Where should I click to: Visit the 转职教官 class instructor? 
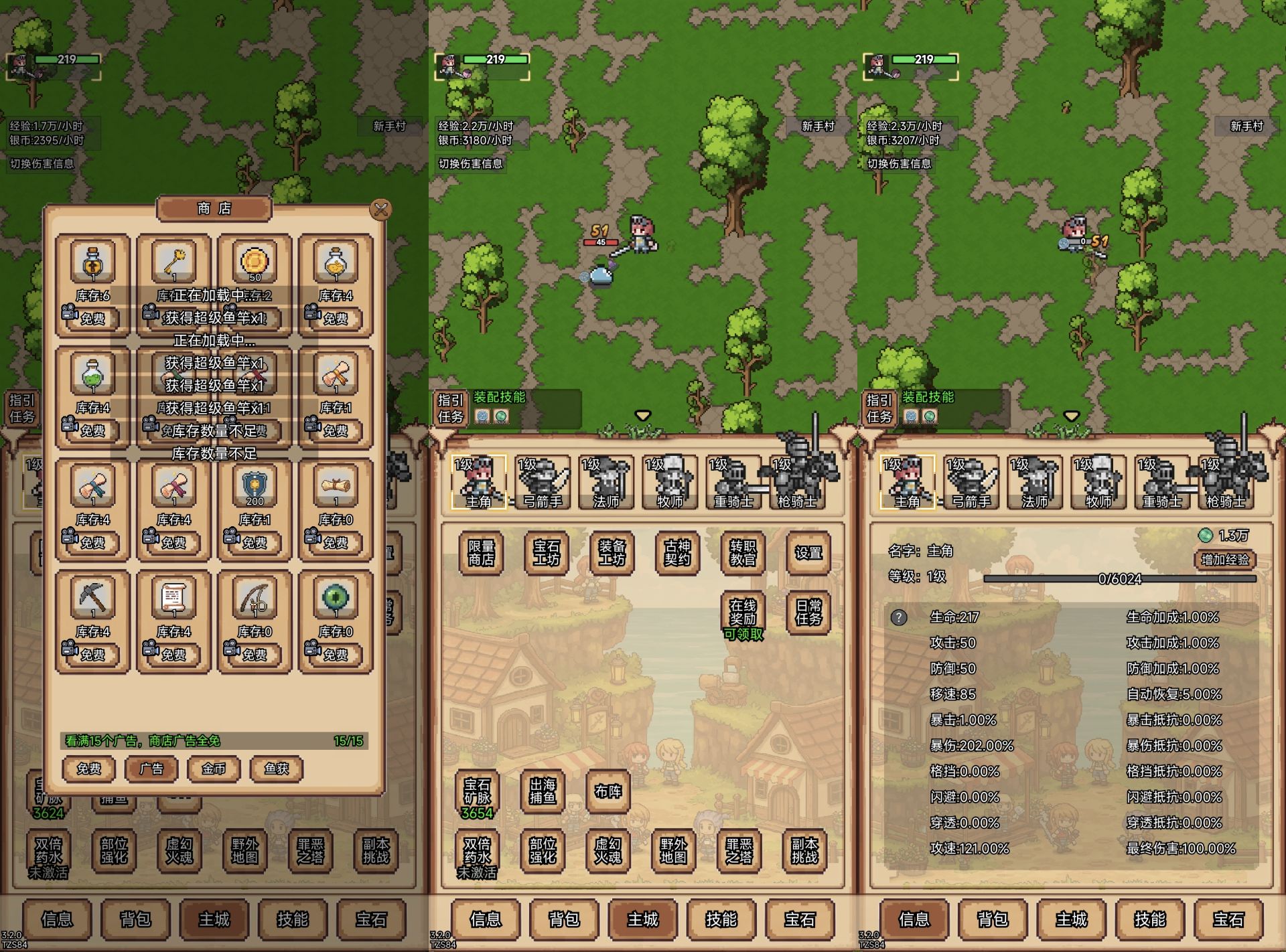click(x=742, y=553)
